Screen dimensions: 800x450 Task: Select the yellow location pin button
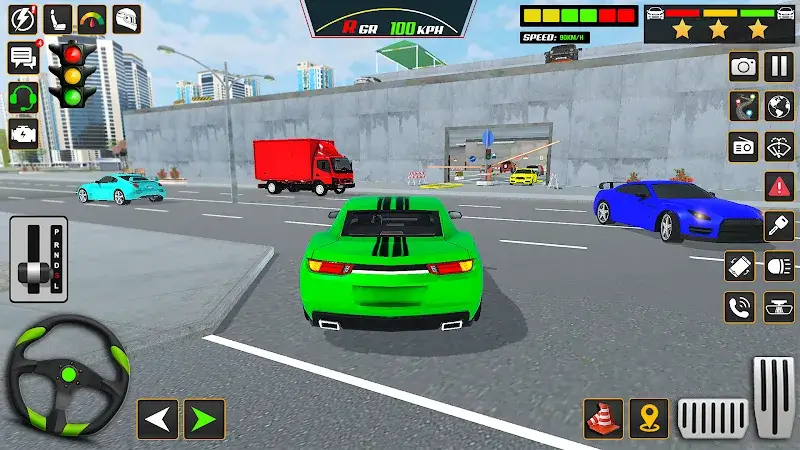649,418
